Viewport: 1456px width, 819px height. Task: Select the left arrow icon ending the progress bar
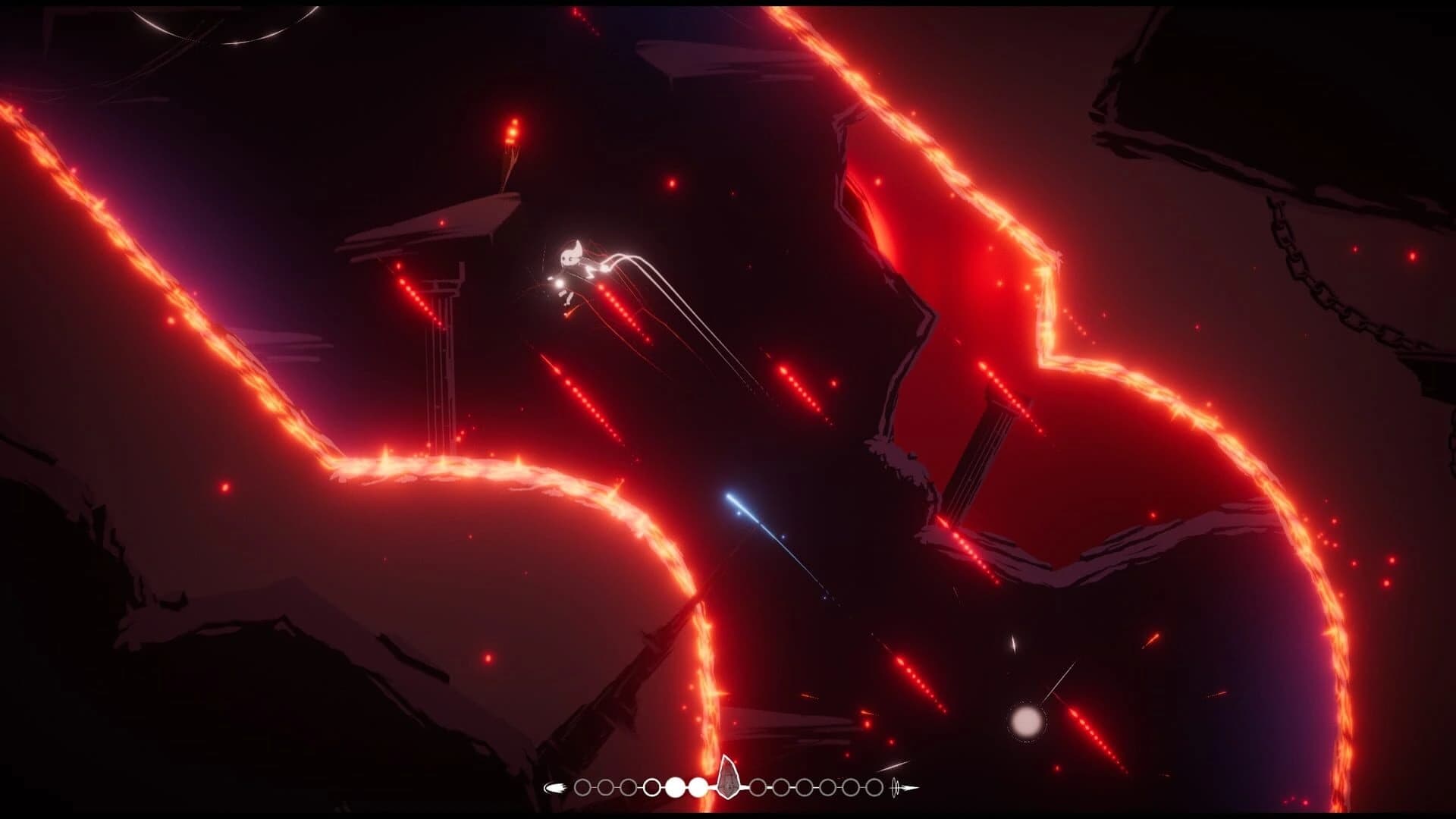click(x=556, y=786)
